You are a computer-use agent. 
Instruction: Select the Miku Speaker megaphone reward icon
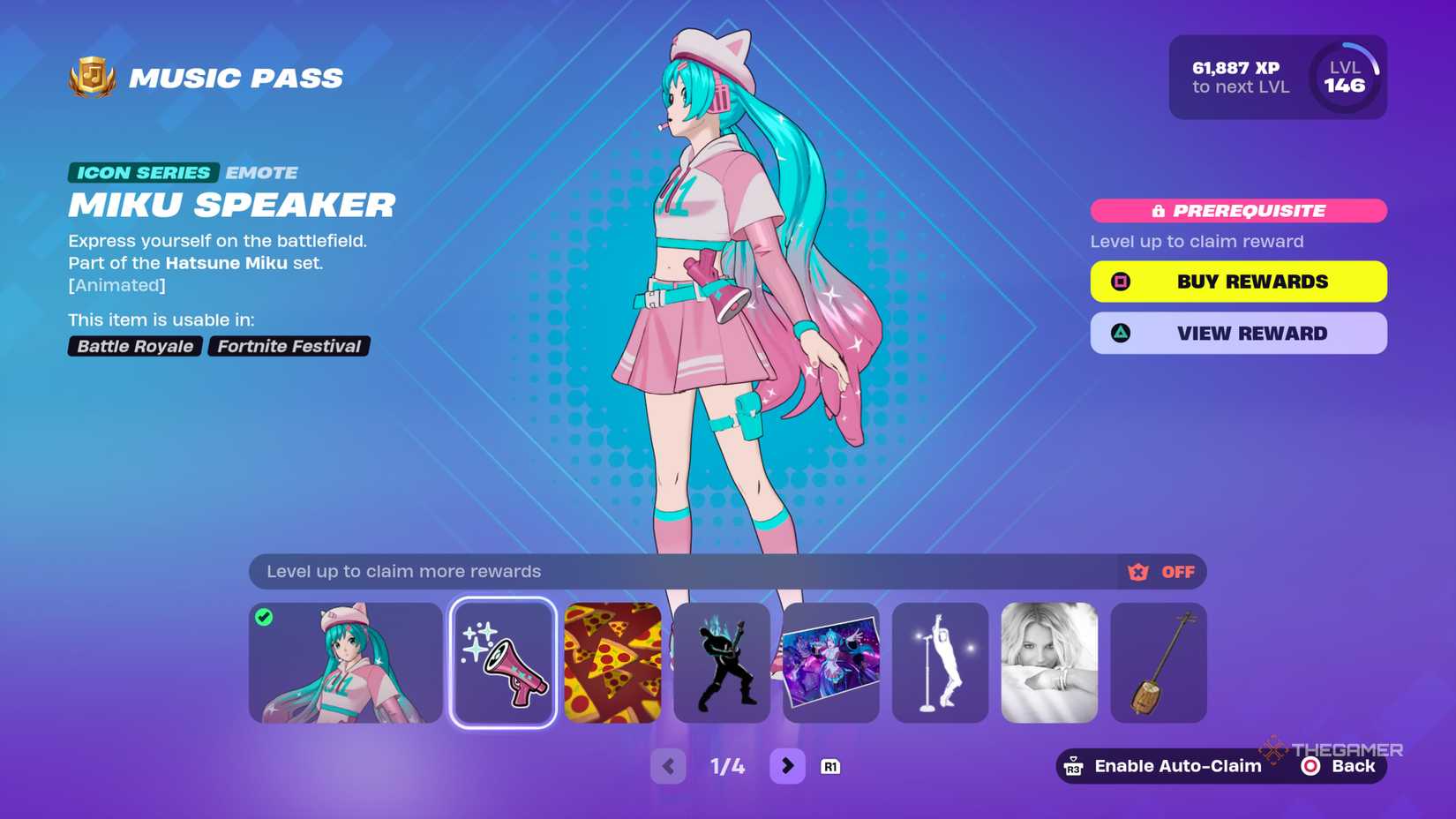[x=501, y=662]
